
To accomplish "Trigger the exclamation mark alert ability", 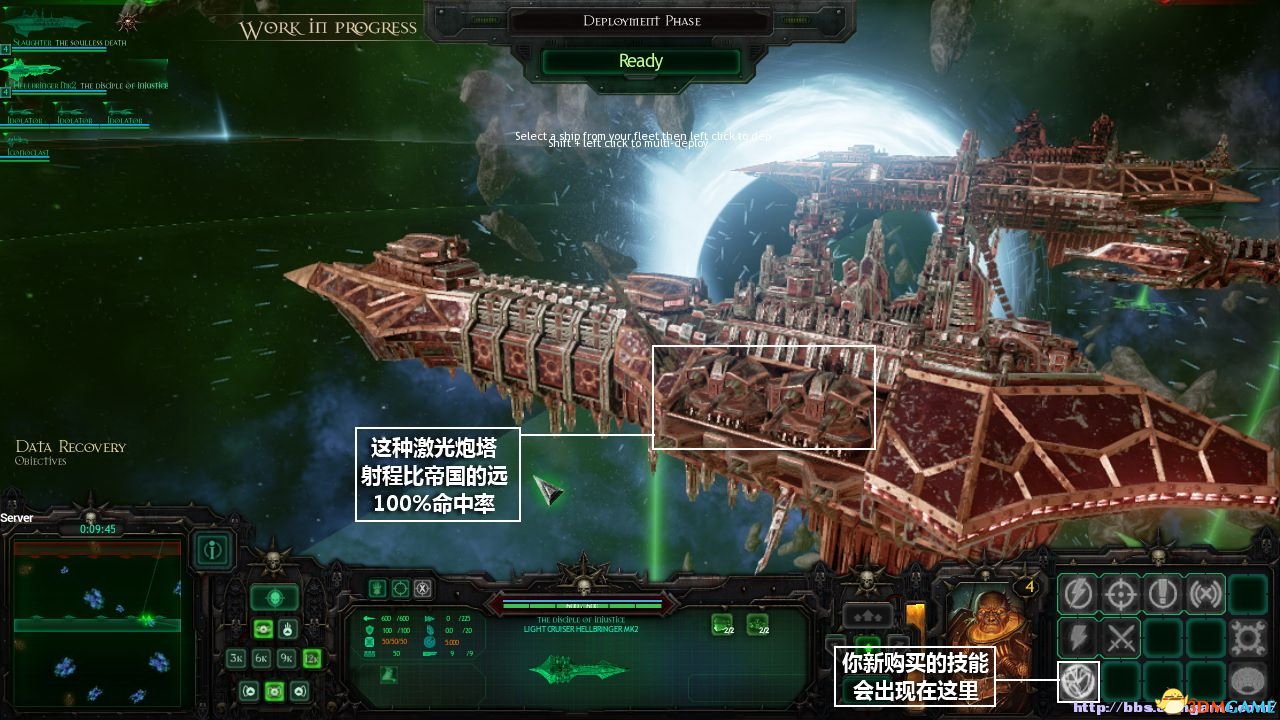I will point(1162,595).
